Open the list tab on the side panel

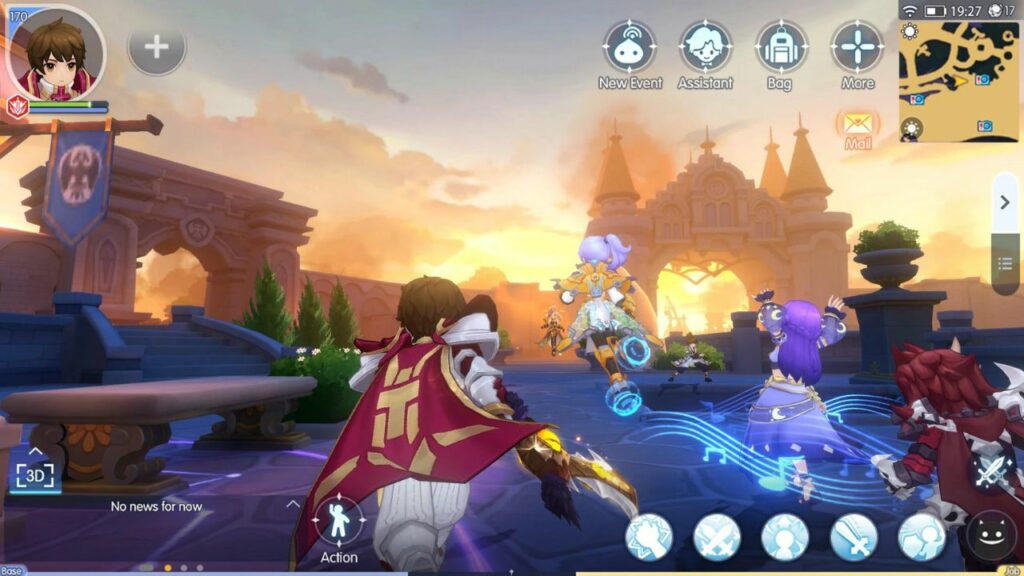(1005, 262)
